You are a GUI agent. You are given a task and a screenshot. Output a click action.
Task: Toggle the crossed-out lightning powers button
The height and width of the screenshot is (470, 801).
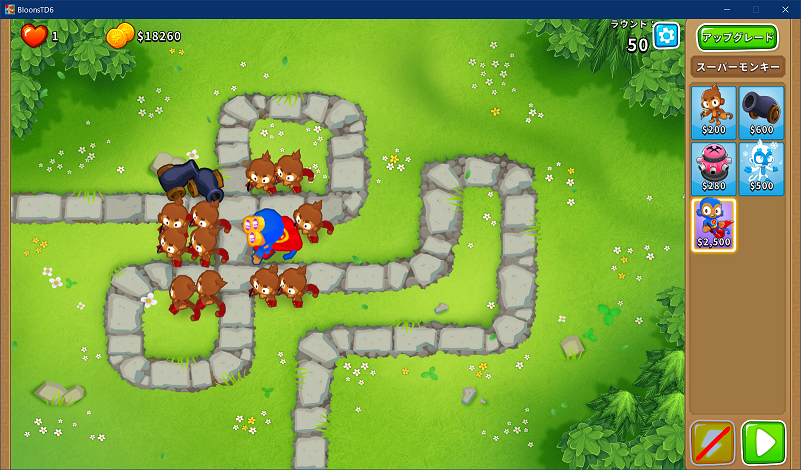click(713, 442)
